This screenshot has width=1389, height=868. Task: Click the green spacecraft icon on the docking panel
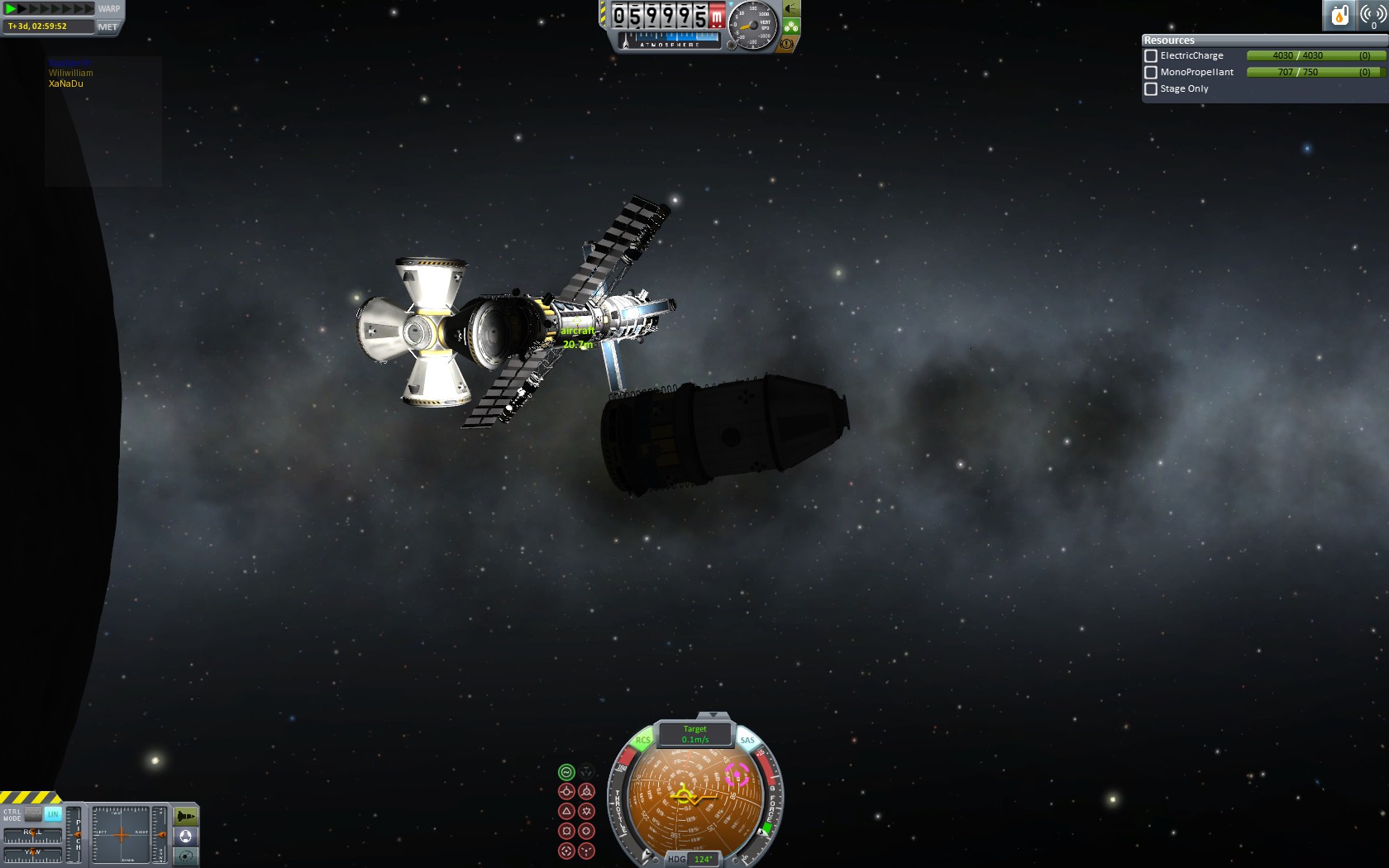point(186,817)
